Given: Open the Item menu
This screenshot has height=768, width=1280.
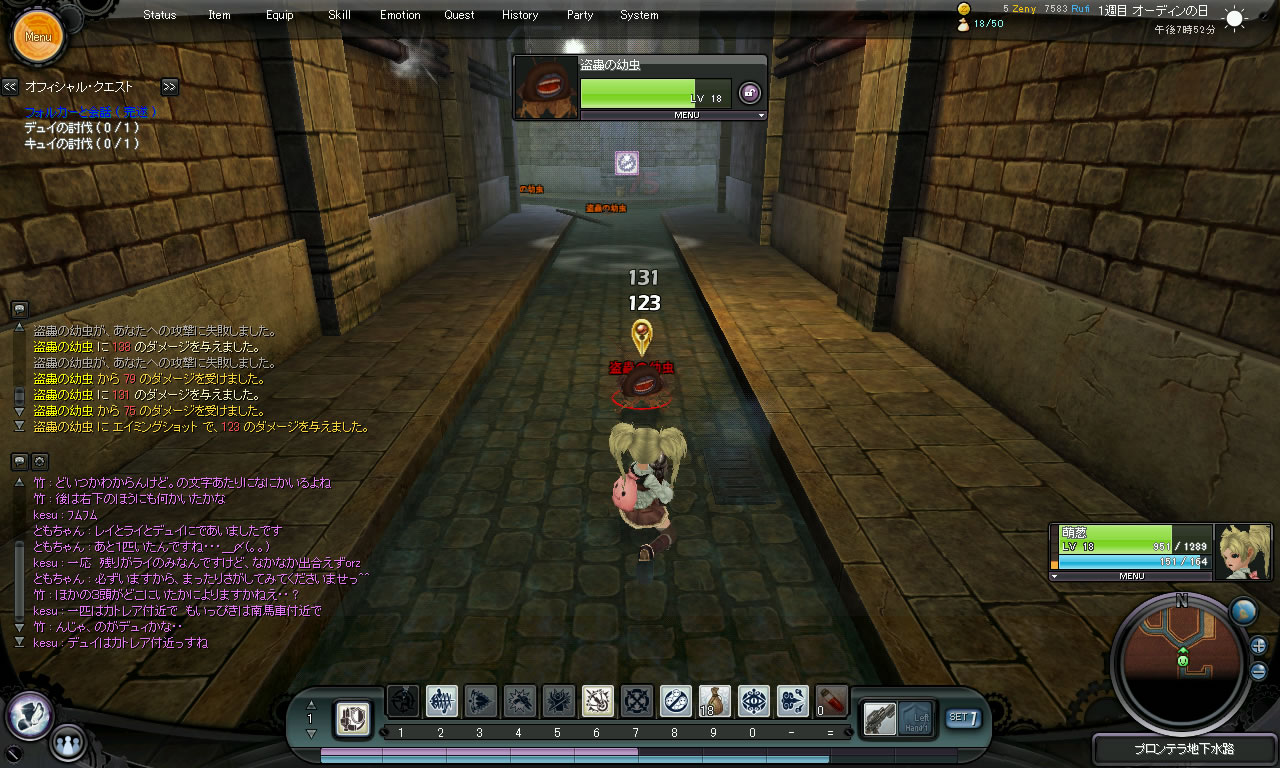Looking at the screenshot, I should tap(220, 15).
